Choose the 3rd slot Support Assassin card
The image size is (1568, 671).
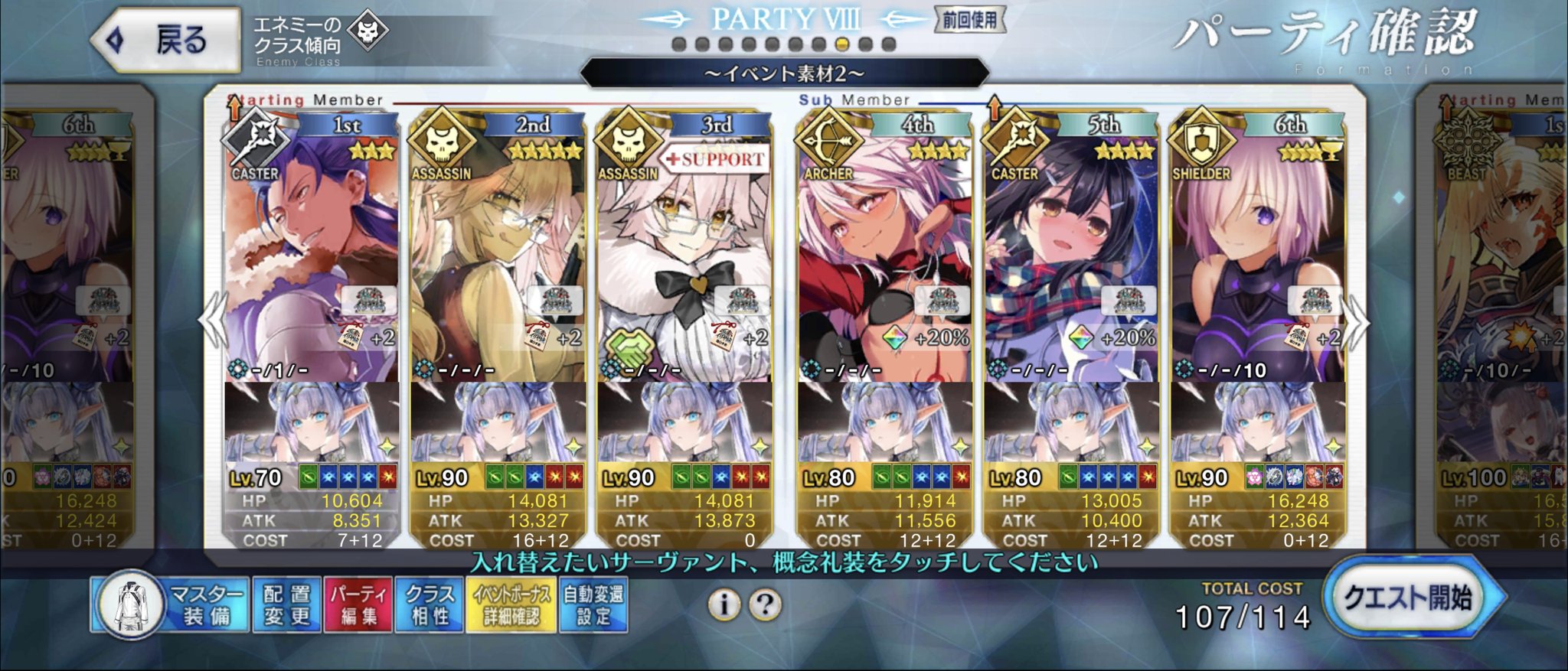tap(684, 252)
